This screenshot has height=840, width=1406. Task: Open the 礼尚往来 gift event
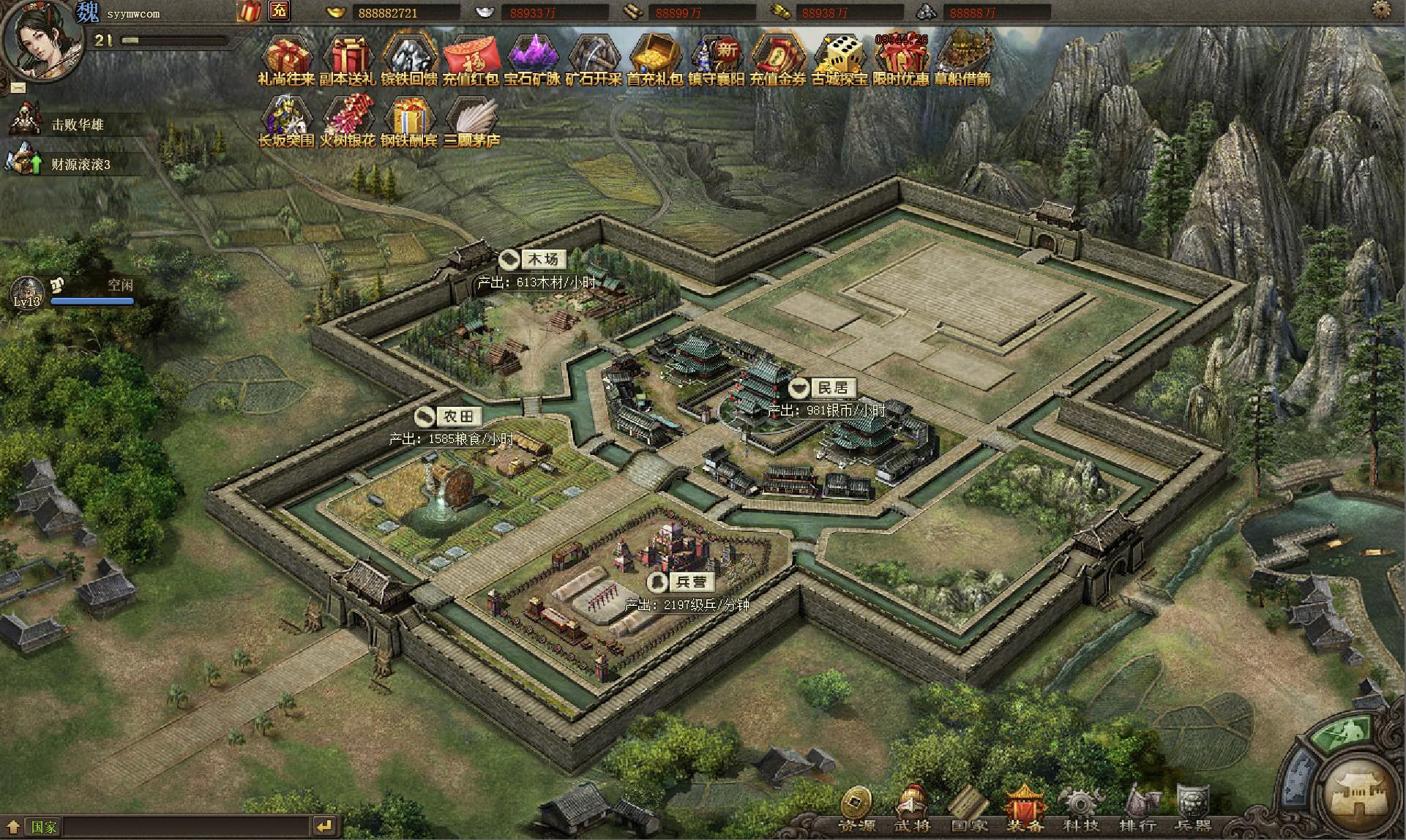coord(286,59)
